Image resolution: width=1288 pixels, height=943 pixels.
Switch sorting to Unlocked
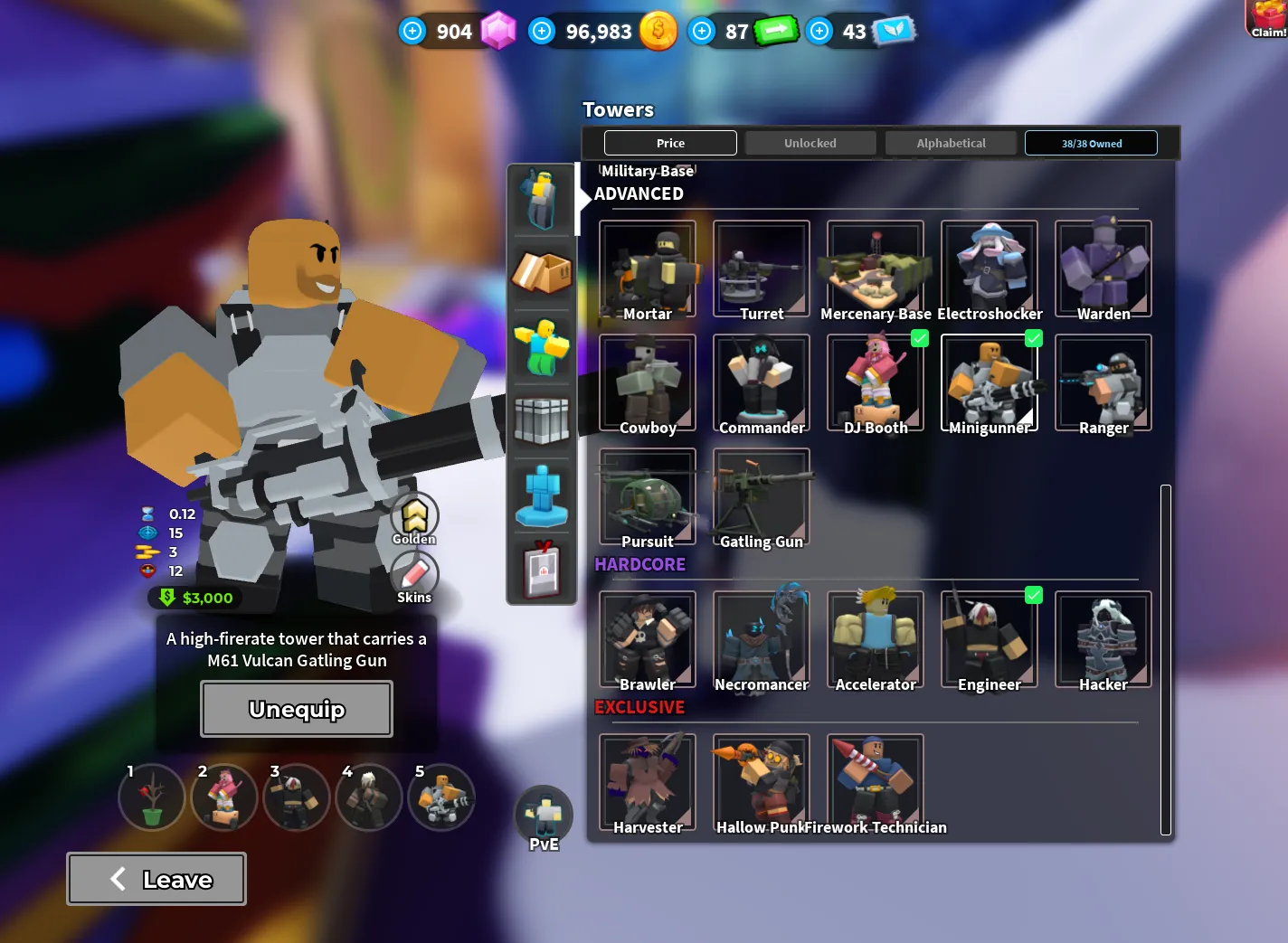[810, 142]
